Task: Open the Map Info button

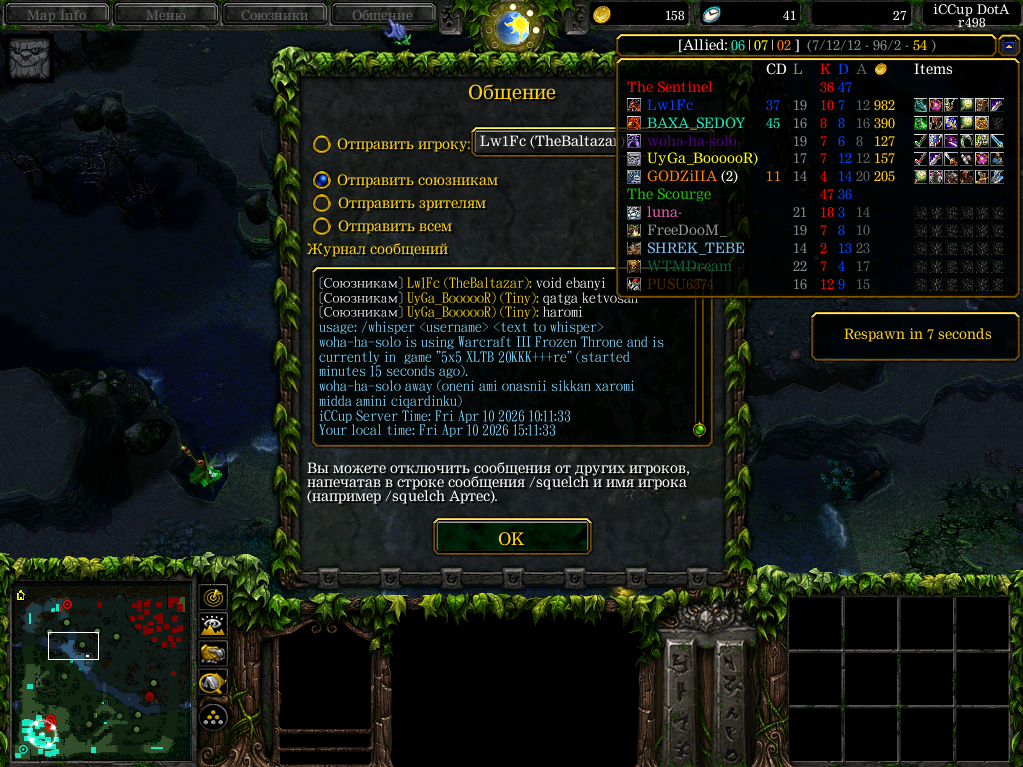Action: pos(56,15)
